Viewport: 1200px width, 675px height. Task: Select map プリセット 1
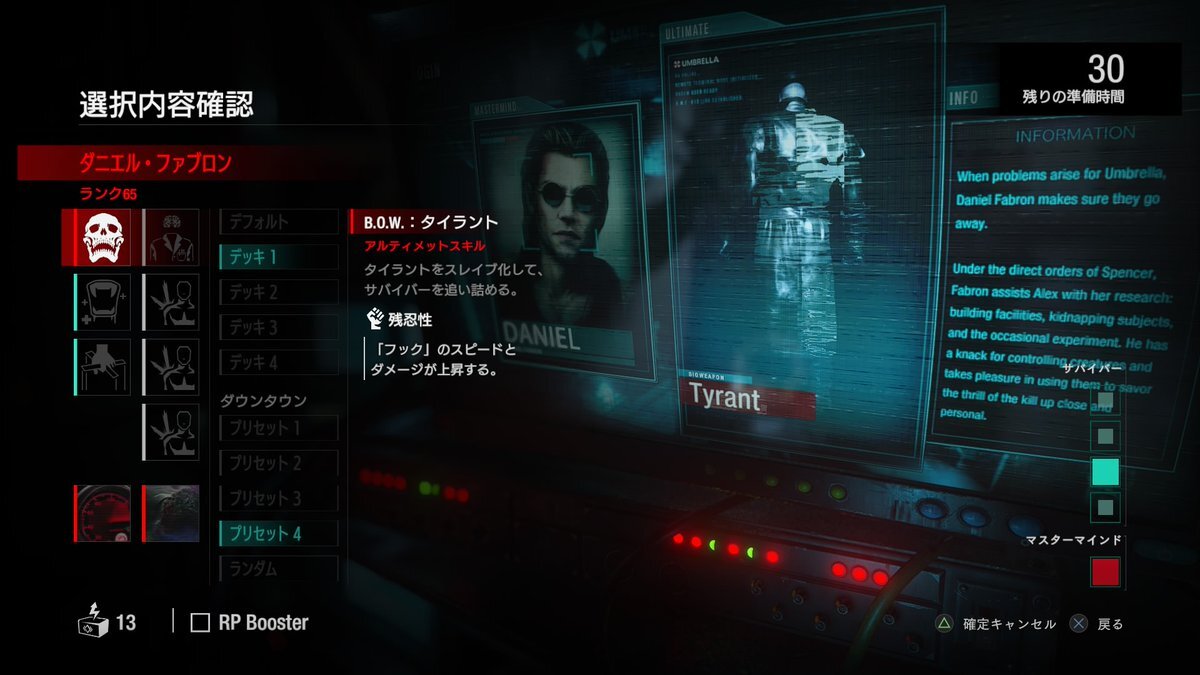coord(279,428)
